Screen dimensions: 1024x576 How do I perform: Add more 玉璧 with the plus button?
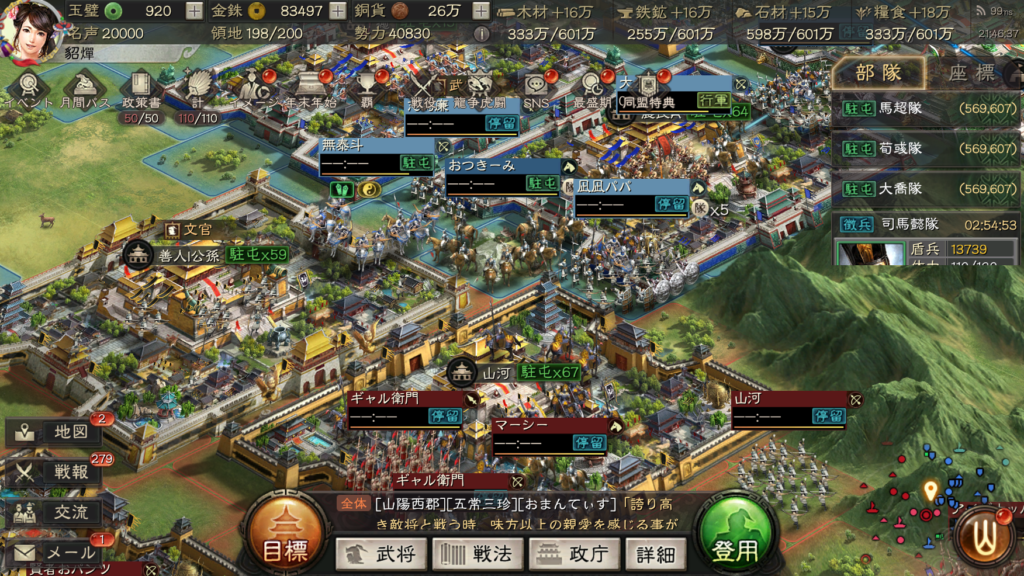[194, 12]
